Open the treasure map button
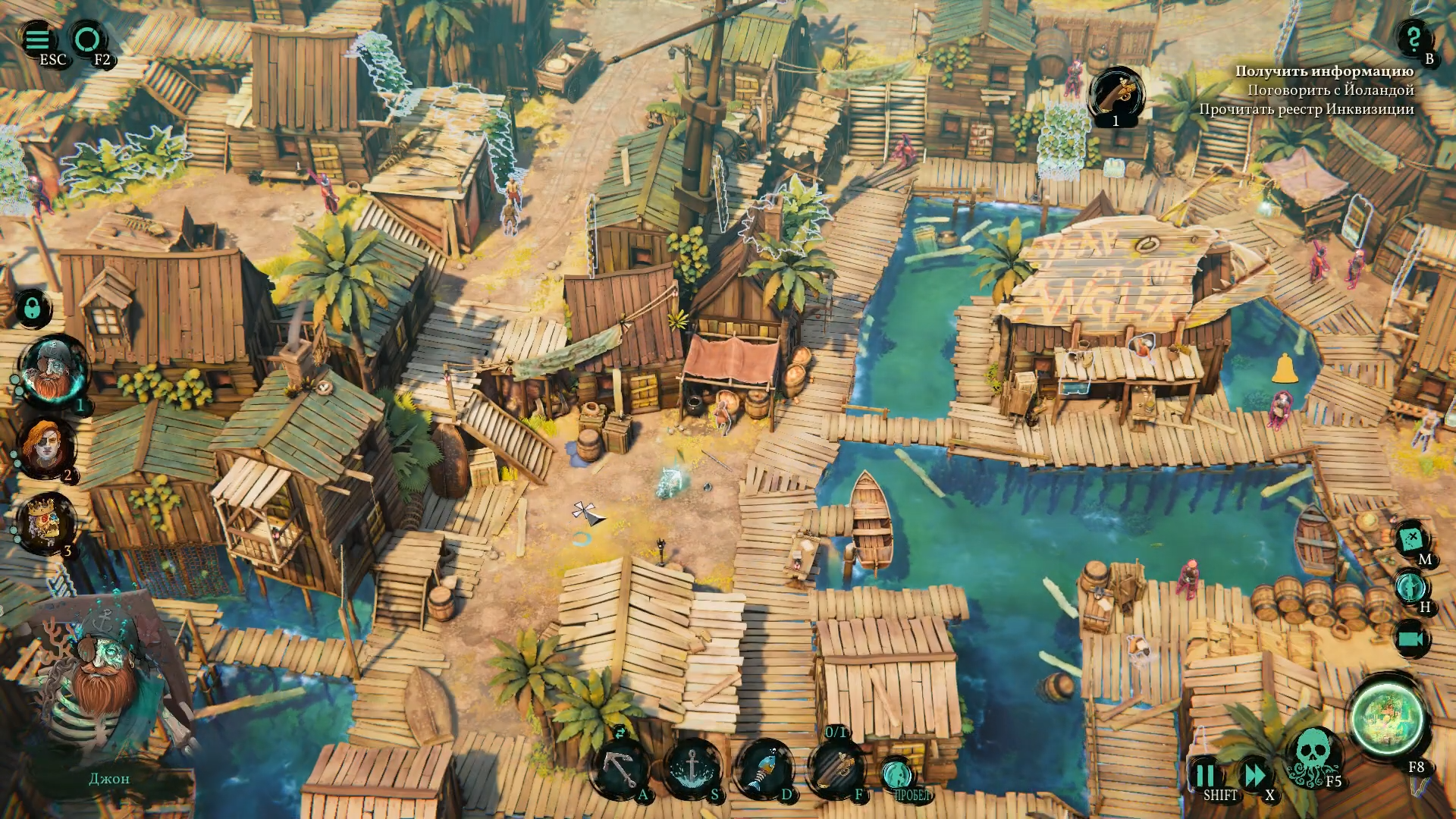 click(1410, 538)
